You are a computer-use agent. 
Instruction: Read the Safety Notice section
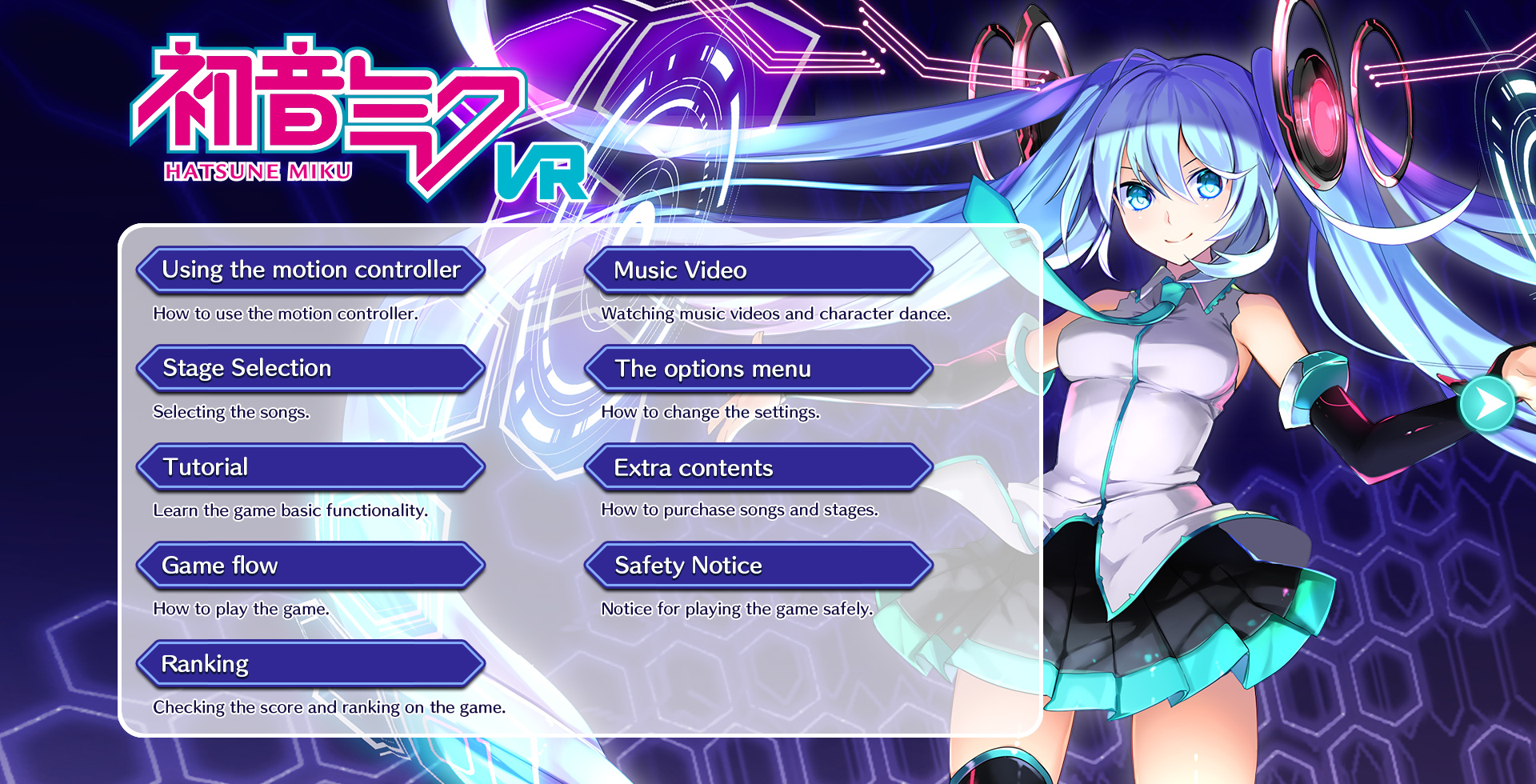point(758,566)
